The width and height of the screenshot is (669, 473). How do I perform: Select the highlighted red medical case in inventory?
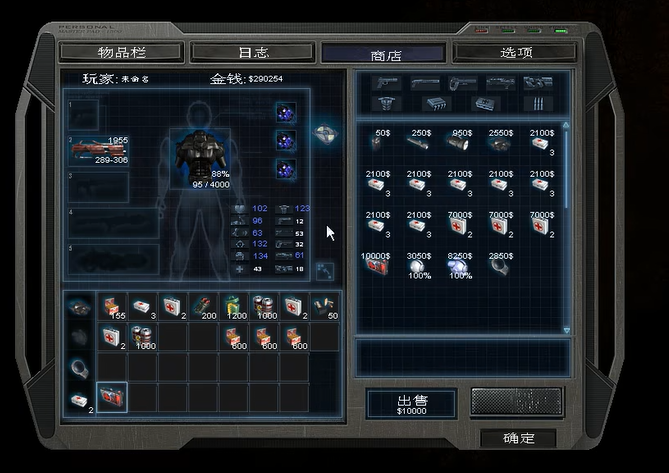point(111,397)
